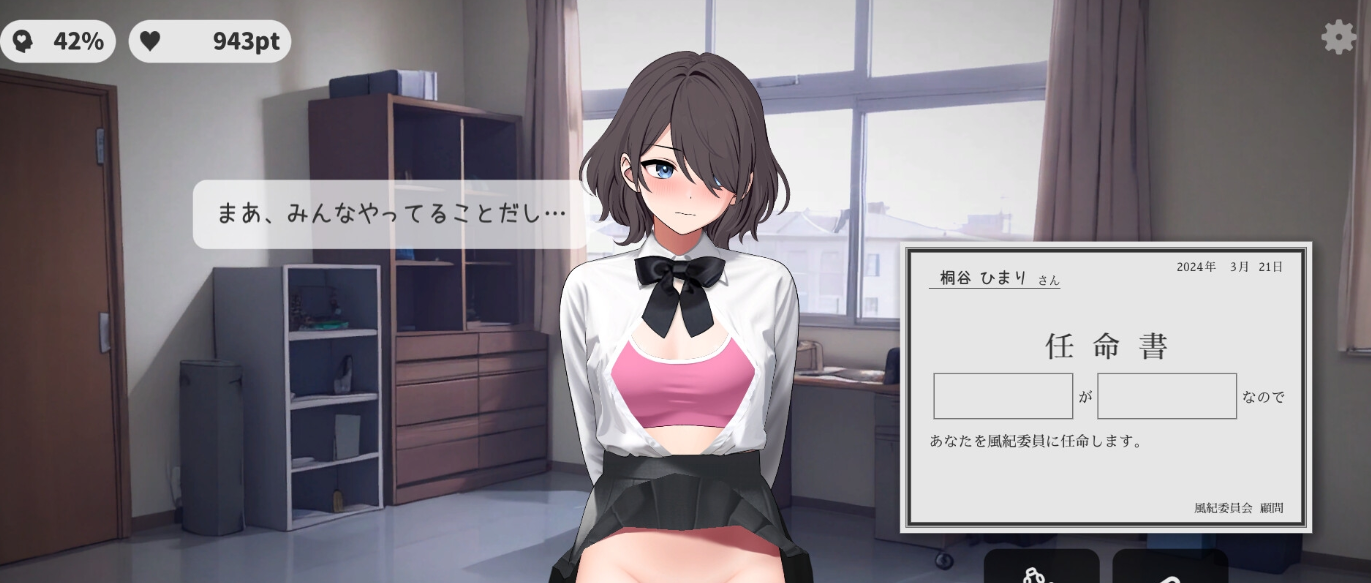Select the blank certificate field before なので
The image size is (1371, 583).
[1166, 396]
